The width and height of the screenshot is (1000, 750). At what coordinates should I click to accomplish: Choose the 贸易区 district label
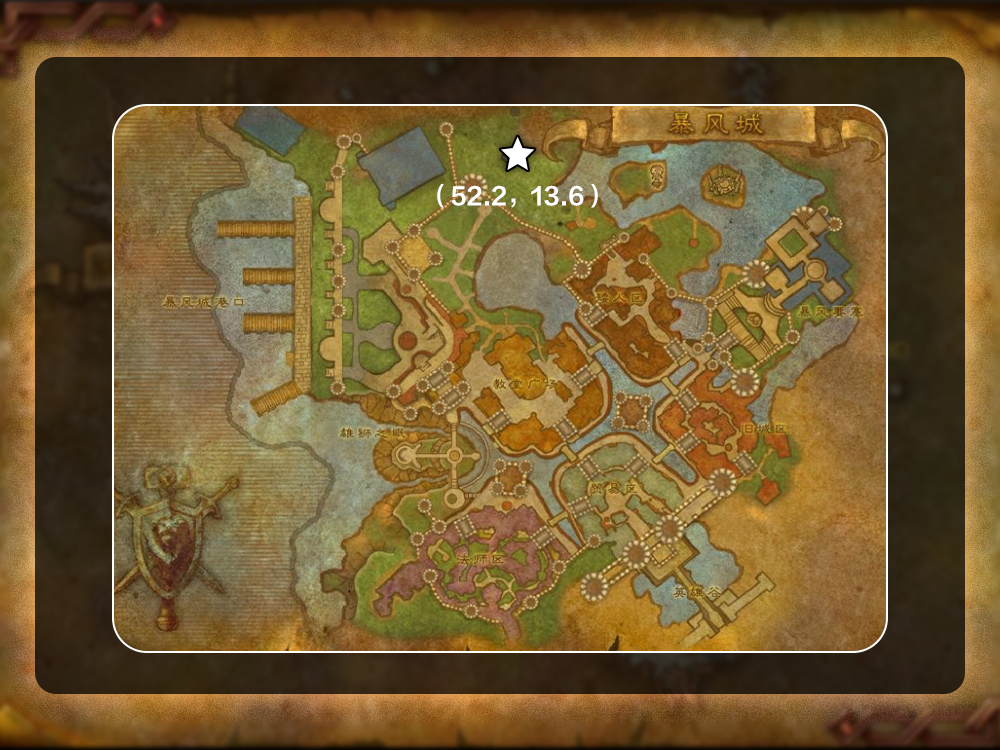(614, 488)
